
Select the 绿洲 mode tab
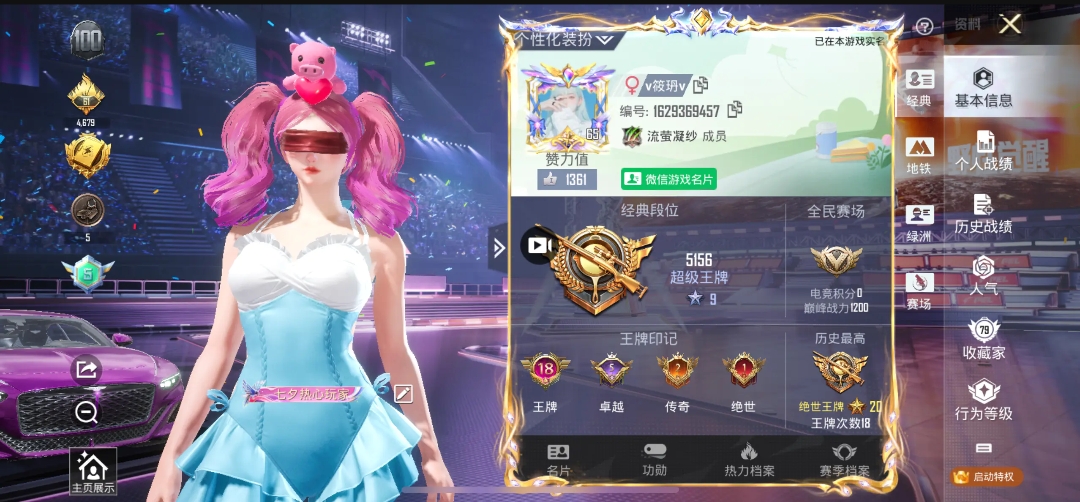[919, 223]
